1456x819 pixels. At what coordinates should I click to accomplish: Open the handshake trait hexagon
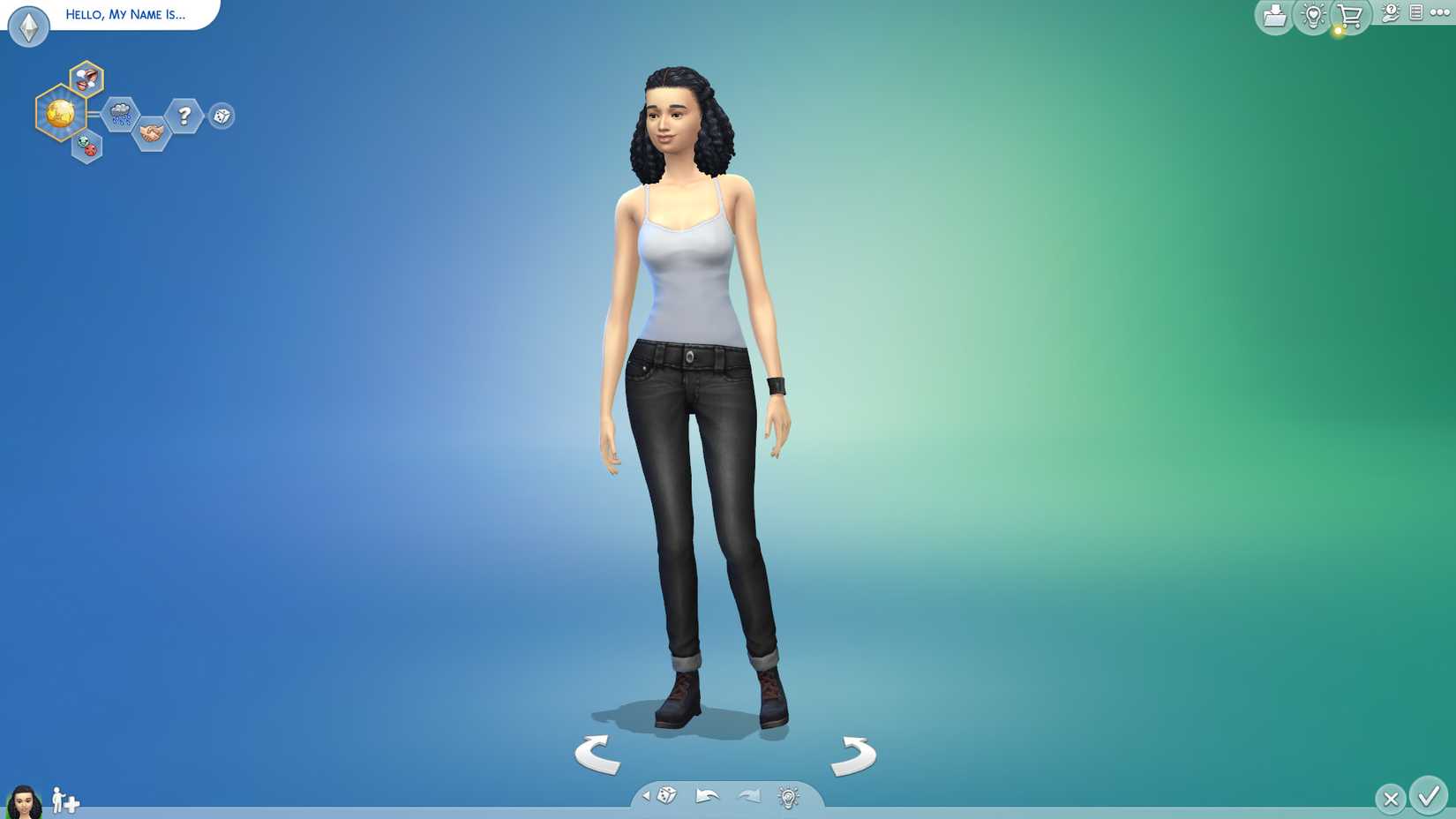152,132
